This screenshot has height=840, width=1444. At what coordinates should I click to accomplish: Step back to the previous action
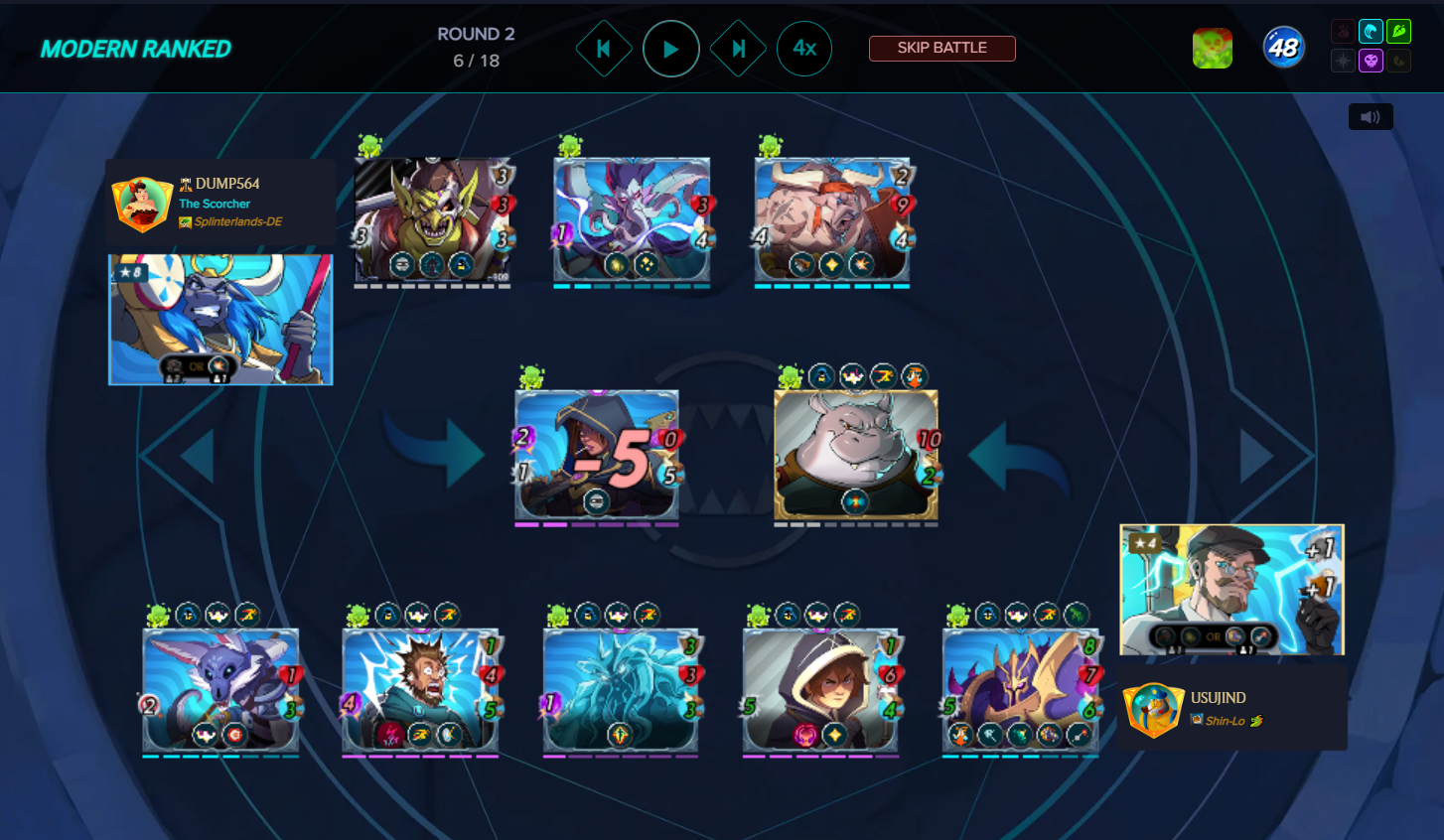point(603,49)
